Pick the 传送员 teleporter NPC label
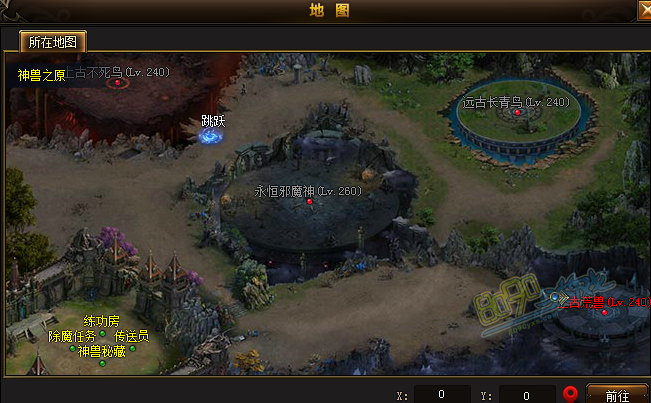The width and height of the screenshot is (651, 403). [x=131, y=336]
